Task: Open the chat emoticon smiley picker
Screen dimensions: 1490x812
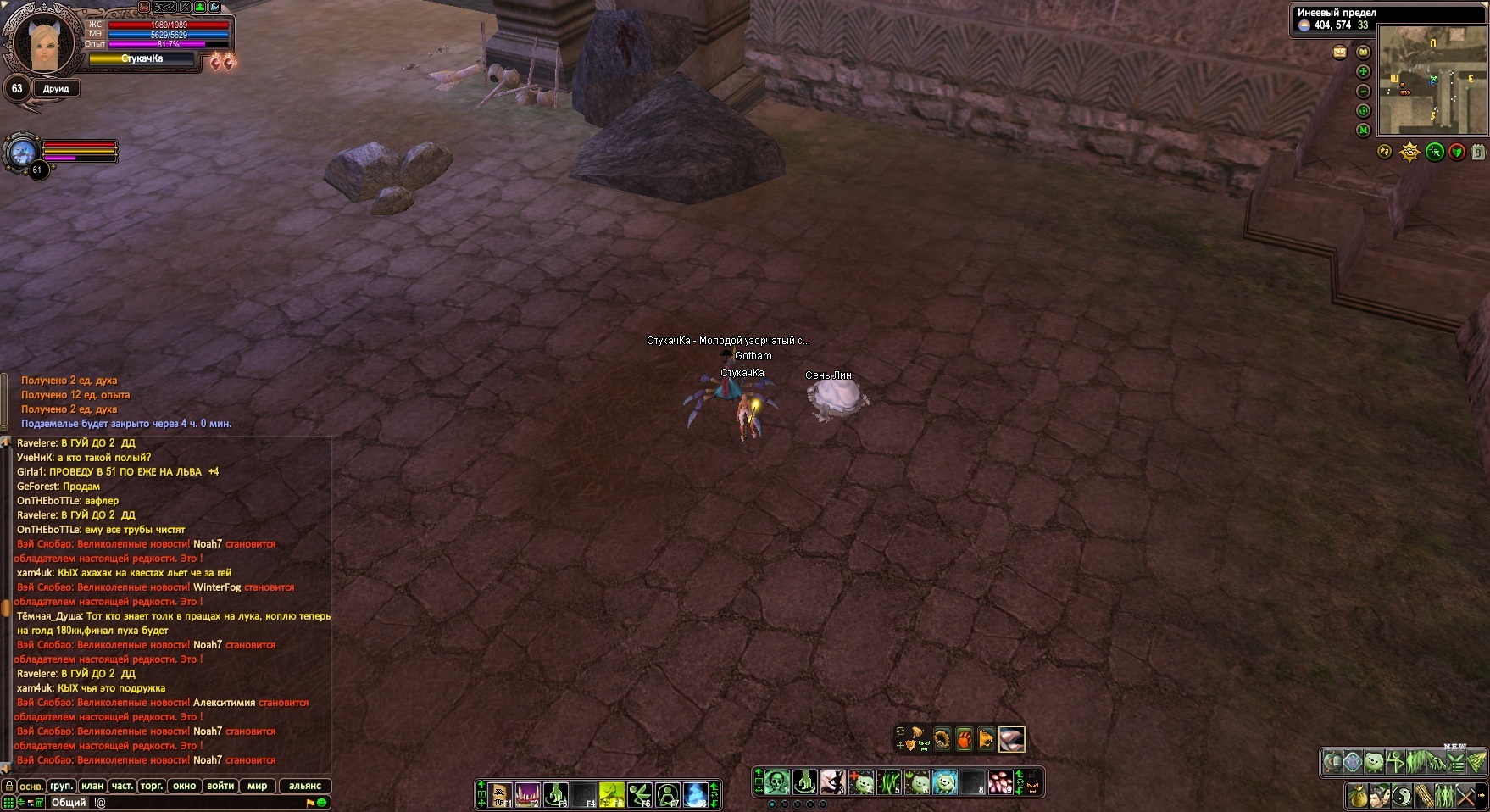Action: 322,802
